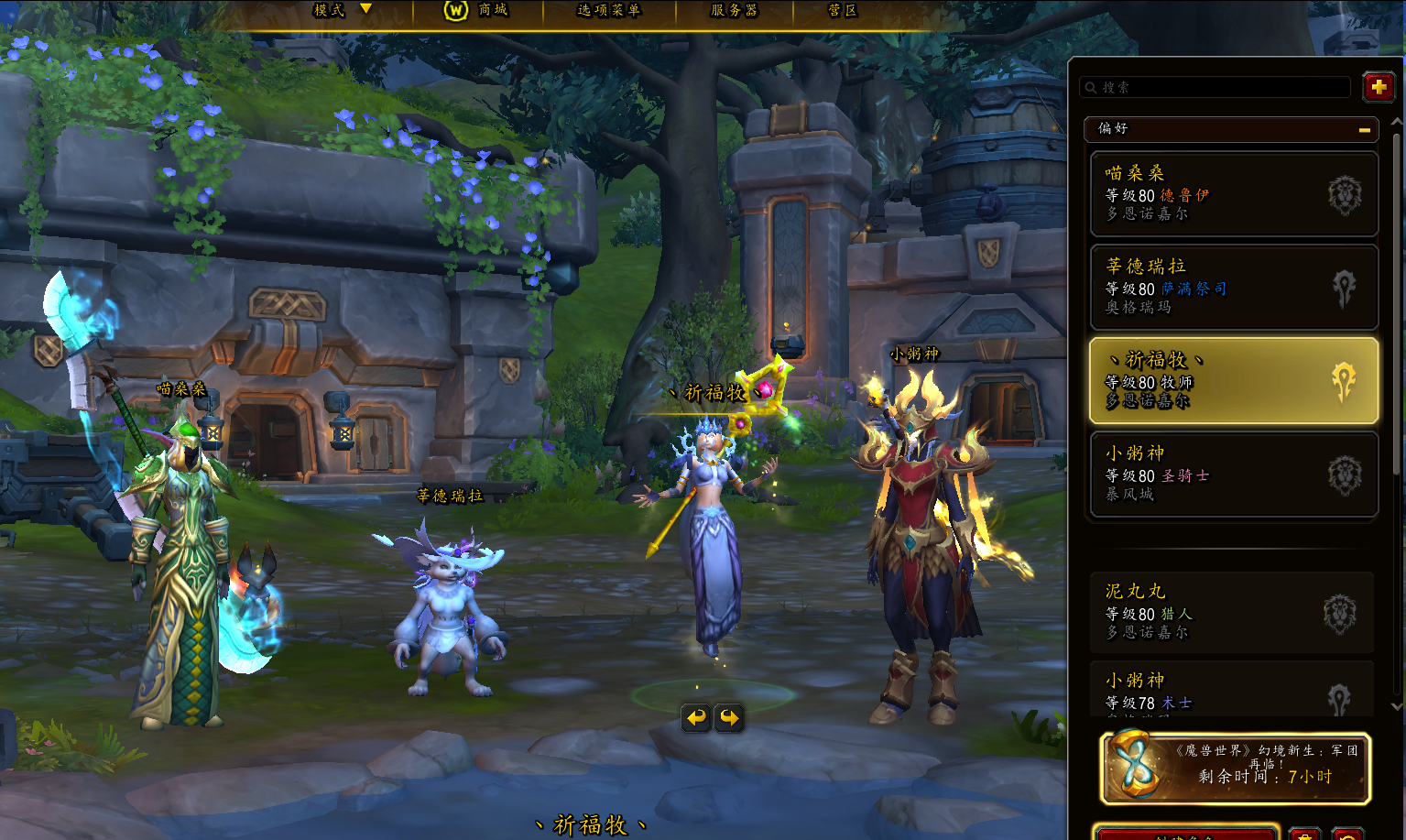Open the 模式 game mode dropdown
Viewport: 1406px width, 840px height.
[x=342, y=10]
